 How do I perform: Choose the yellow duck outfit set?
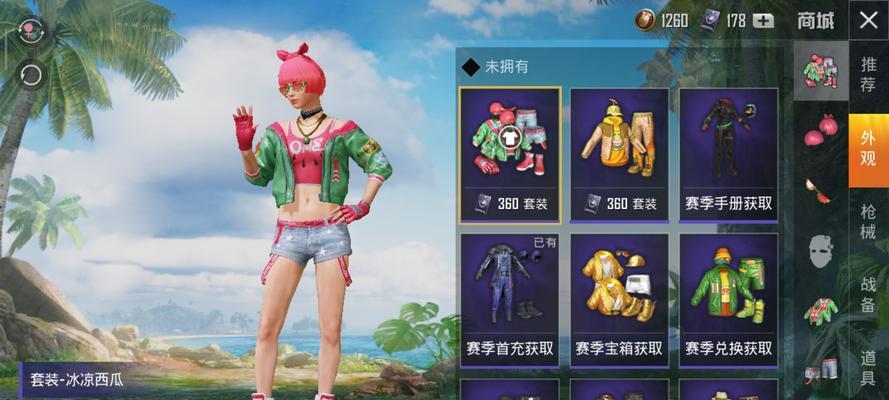pyautogui.click(x=619, y=154)
